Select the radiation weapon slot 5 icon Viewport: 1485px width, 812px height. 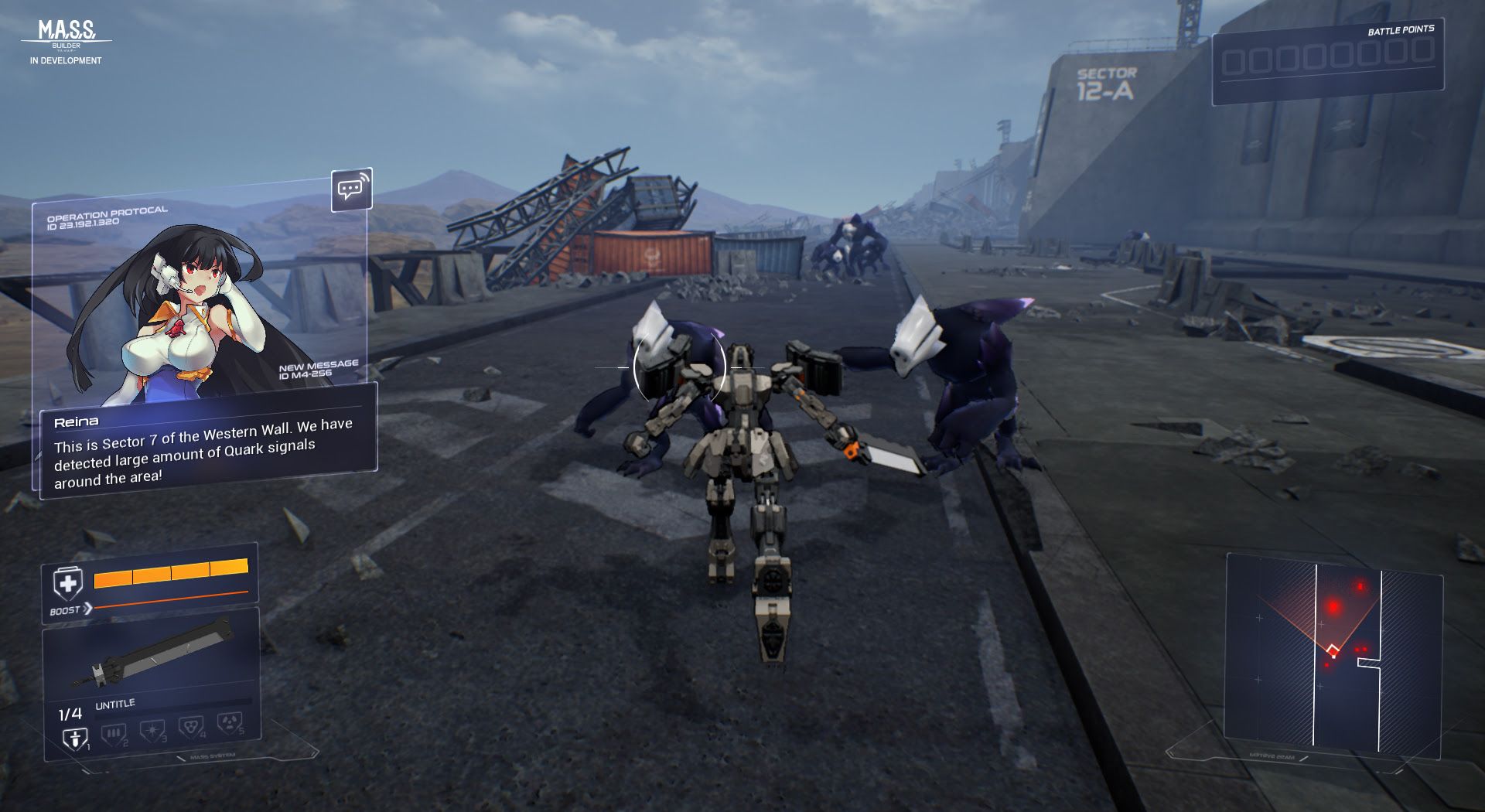pyautogui.click(x=230, y=725)
